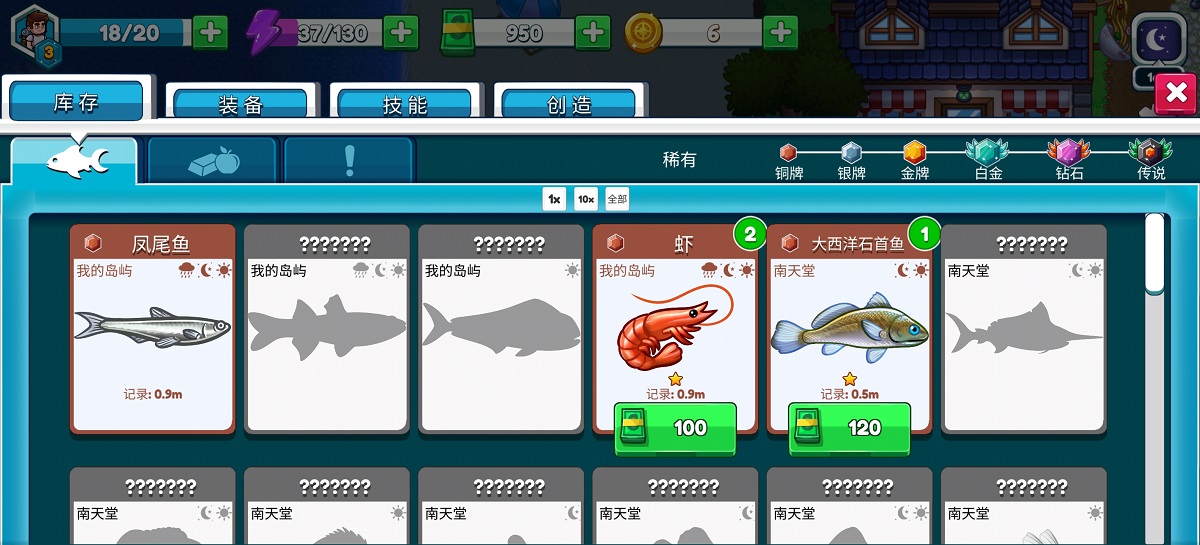Switch to the 技能 skills tab
The height and width of the screenshot is (545, 1200).
tap(404, 104)
